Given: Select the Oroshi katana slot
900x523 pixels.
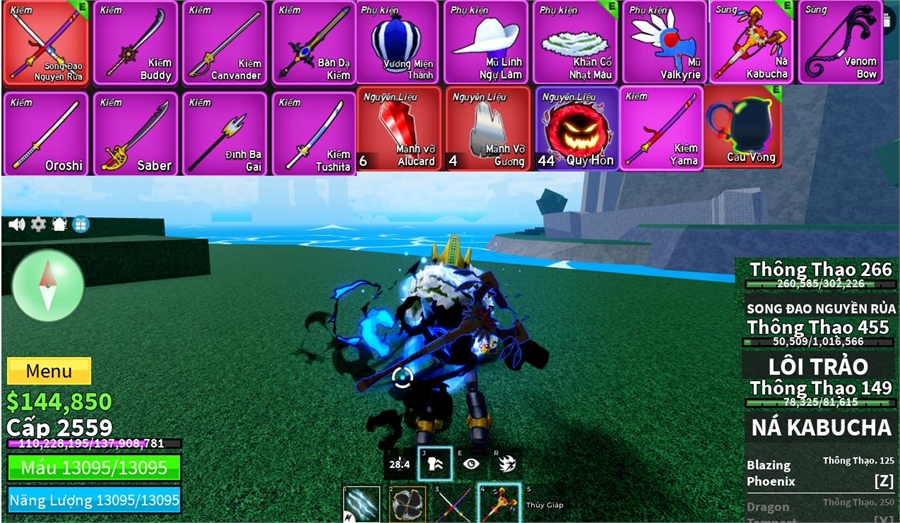Looking at the screenshot, I should pyautogui.click(x=46, y=134).
